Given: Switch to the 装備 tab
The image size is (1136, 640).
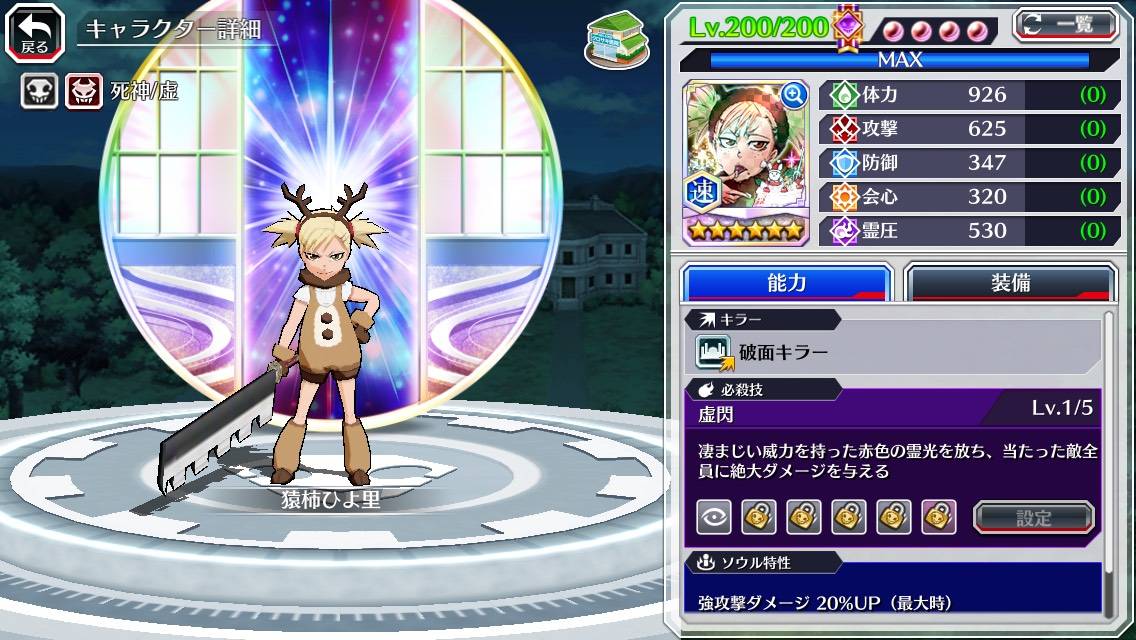Looking at the screenshot, I should 1010,283.
